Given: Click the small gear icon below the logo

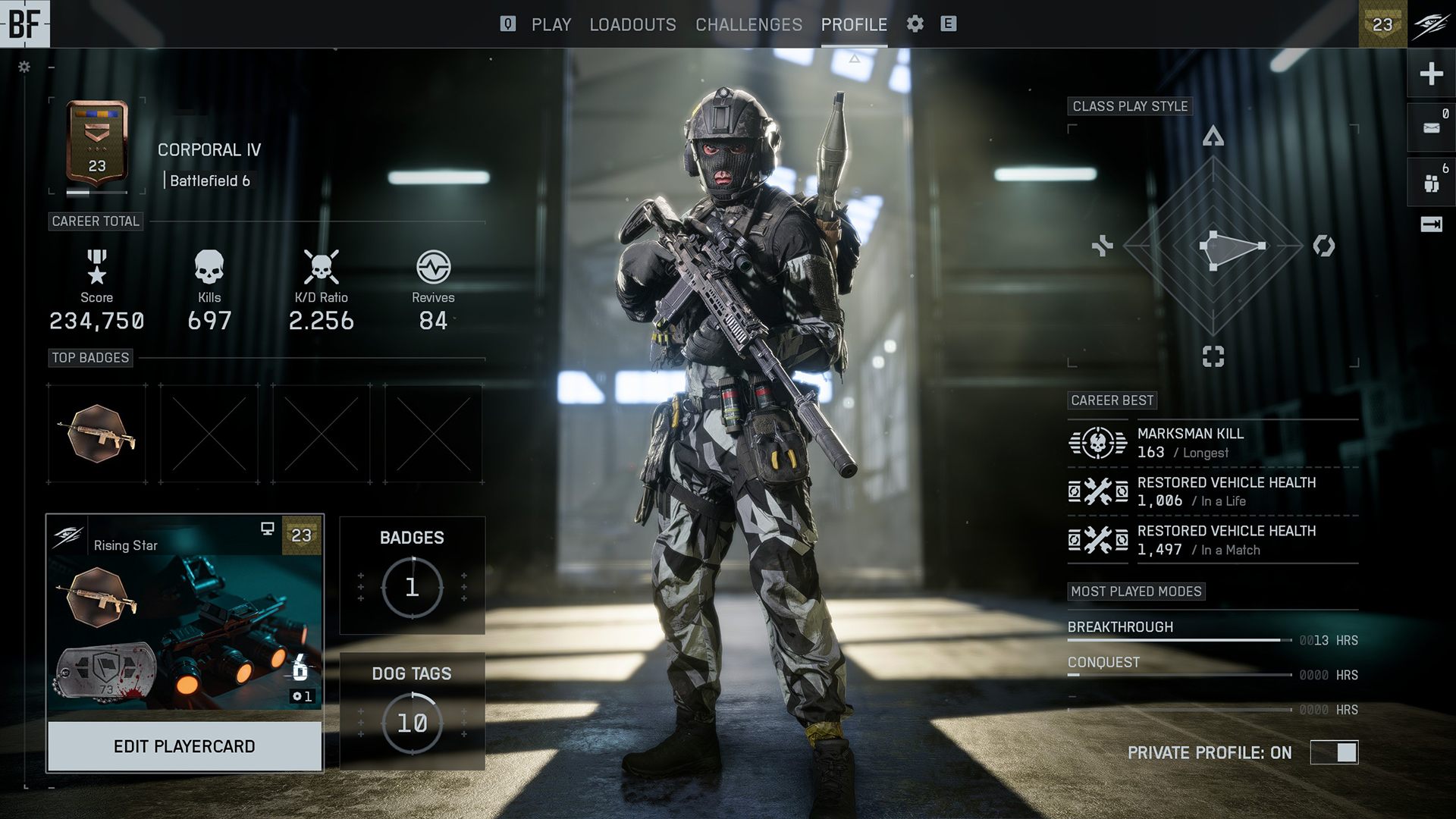Looking at the screenshot, I should click(24, 67).
